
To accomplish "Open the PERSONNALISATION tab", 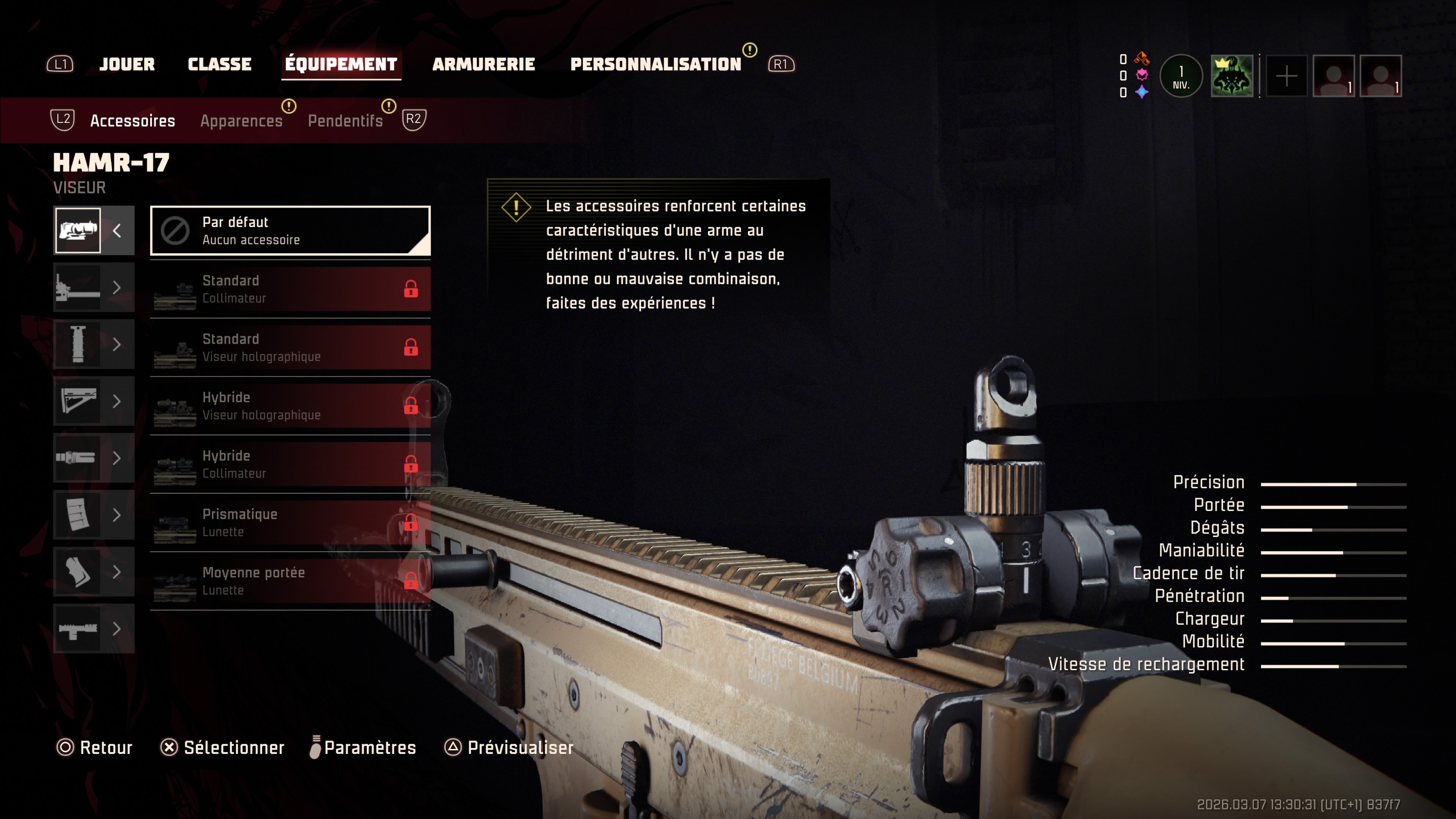I will pyautogui.click(x=655, y=64).
